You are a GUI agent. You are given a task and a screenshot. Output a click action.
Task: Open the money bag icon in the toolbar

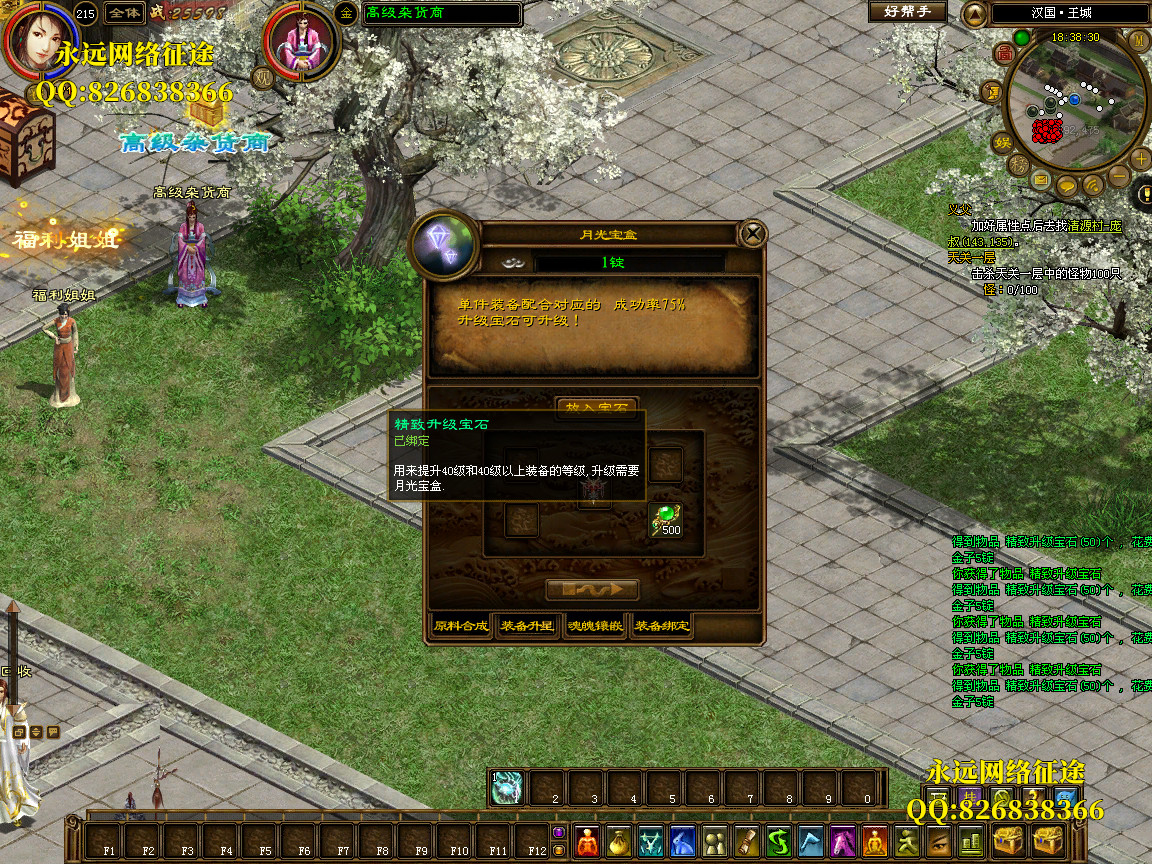(x=619, y=841)
